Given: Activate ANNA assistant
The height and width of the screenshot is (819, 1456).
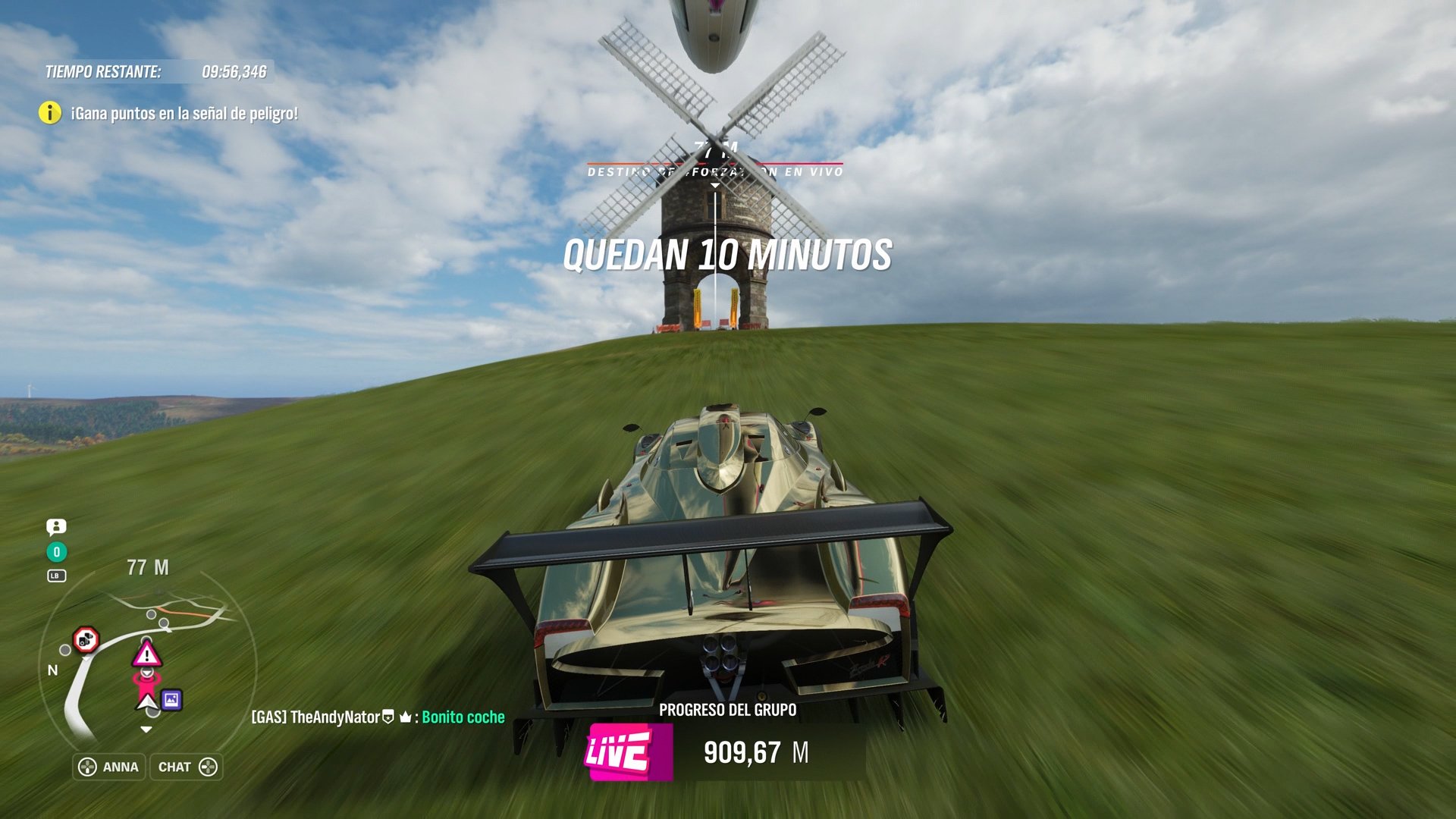Looking at the screenshot, I should (x=120, y=767).
